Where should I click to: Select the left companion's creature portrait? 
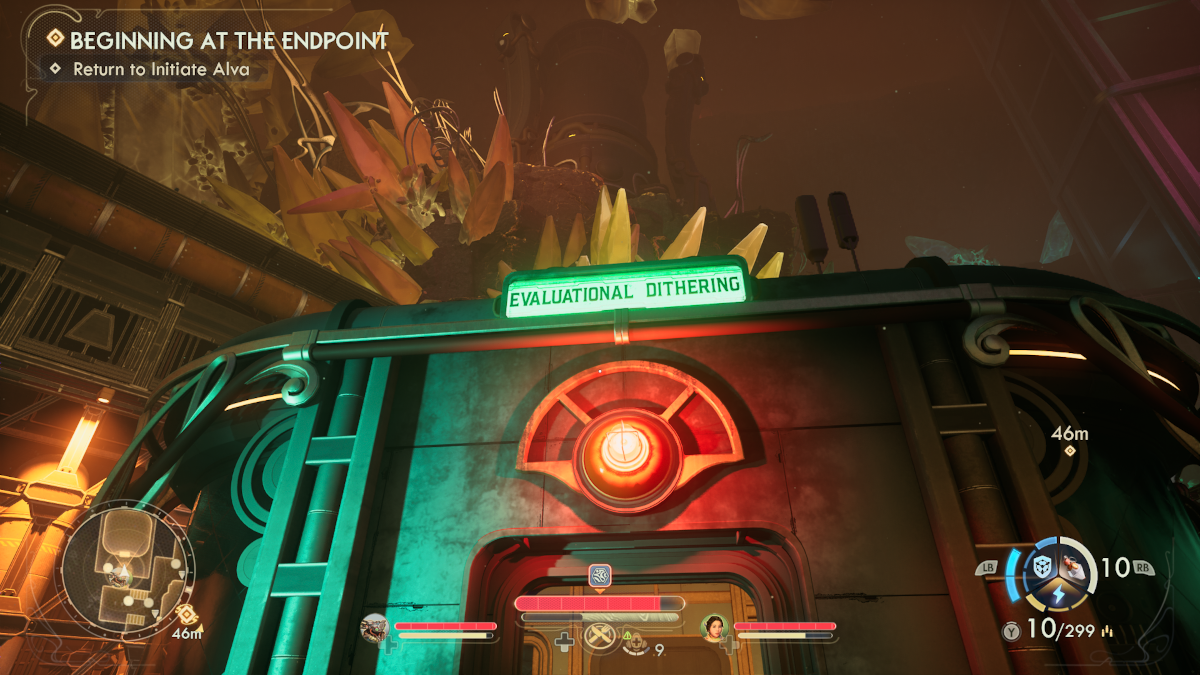376,628
